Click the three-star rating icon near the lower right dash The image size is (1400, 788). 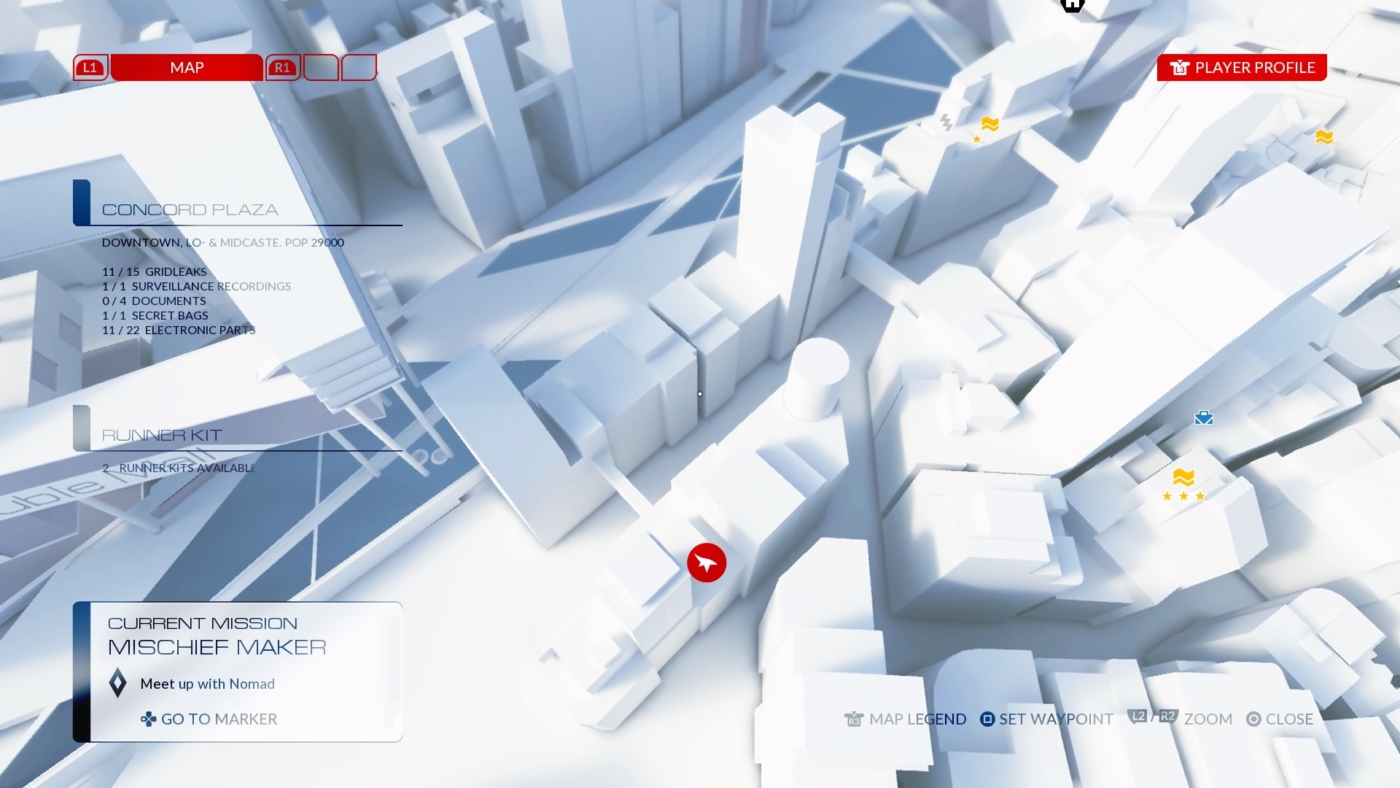(x=1182, y=494)
